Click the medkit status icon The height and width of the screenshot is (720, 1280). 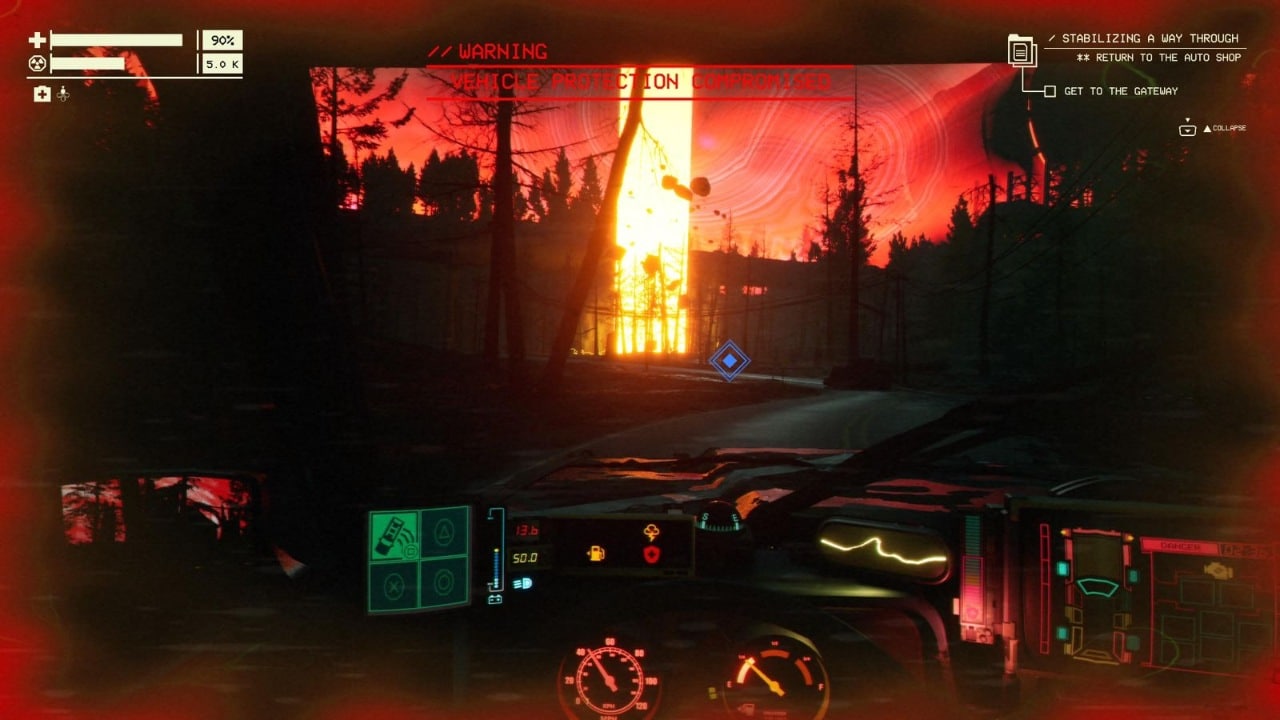tap(42, 94)
